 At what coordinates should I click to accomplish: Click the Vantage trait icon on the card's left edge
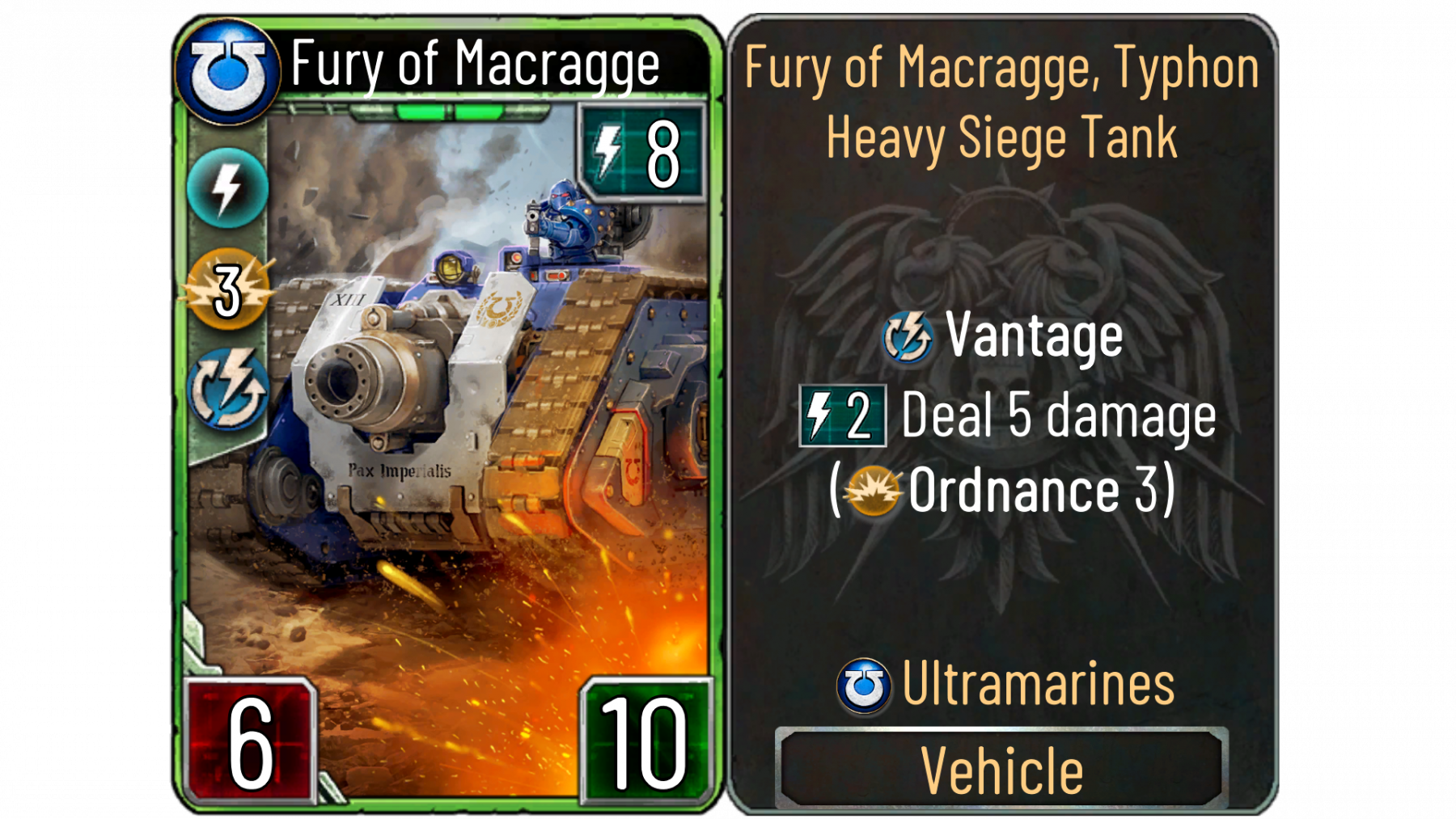228,389
